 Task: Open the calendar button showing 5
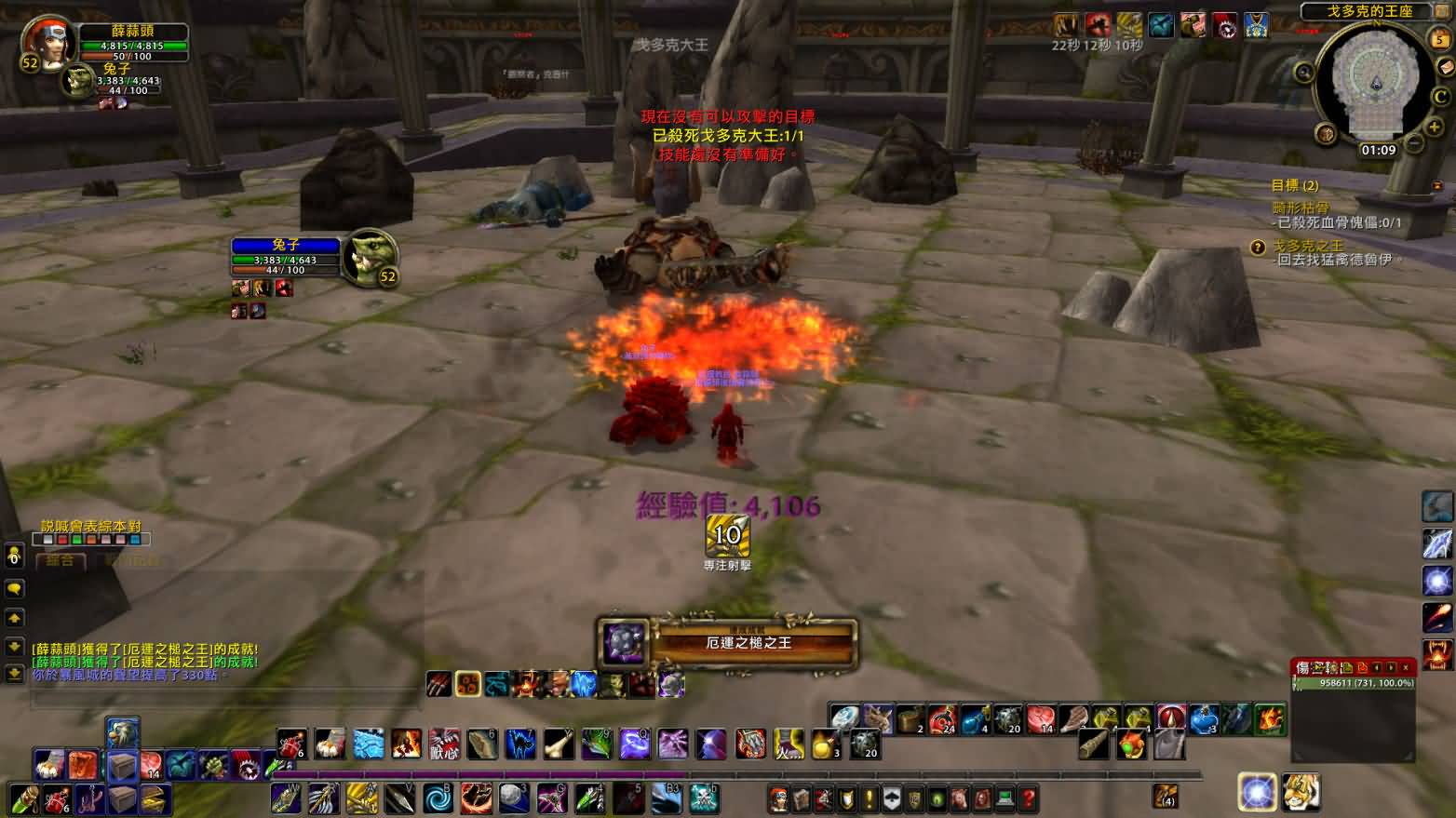pos(1439,39)
